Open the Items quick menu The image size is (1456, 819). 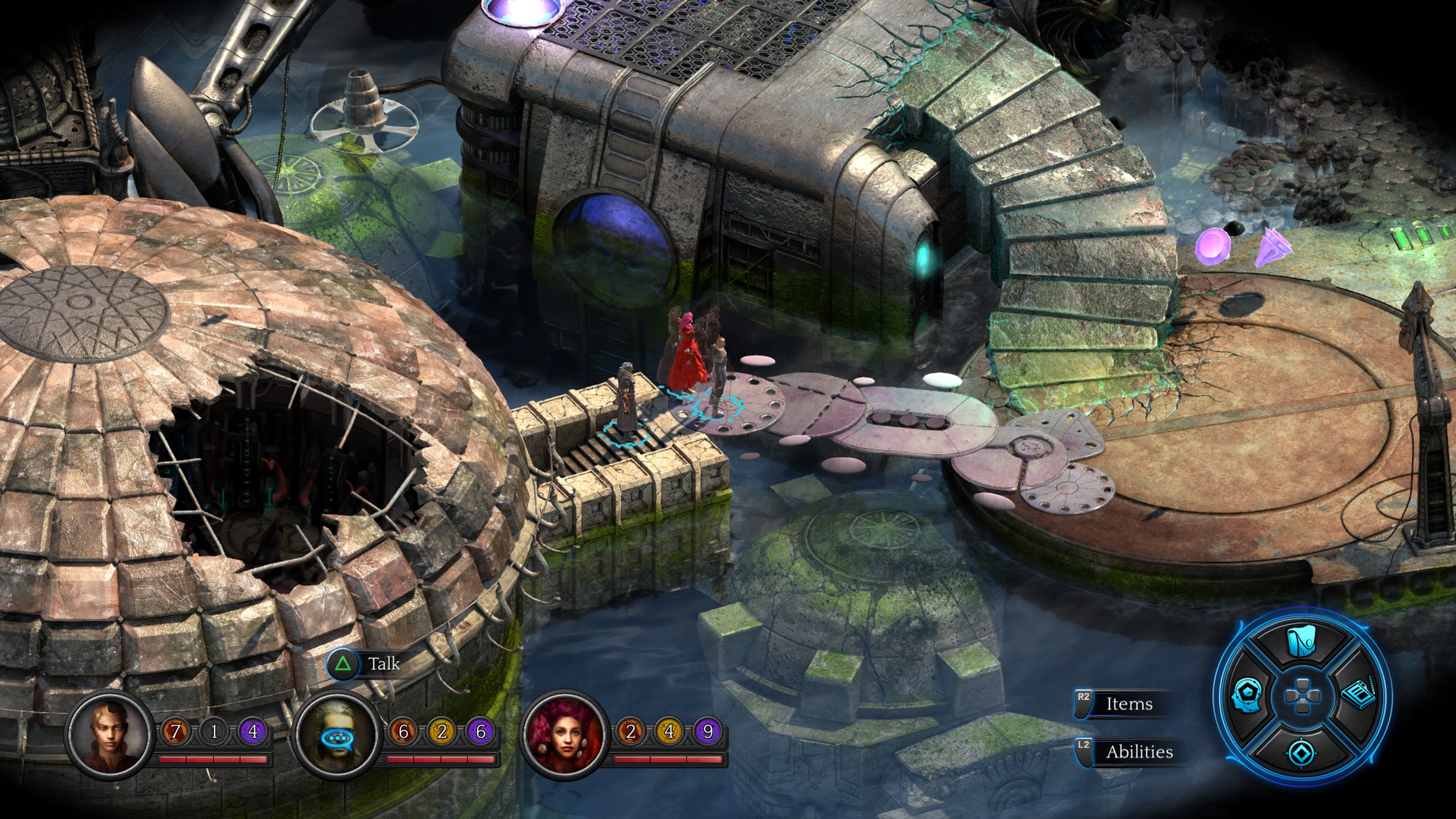[x=1128, y=704]
